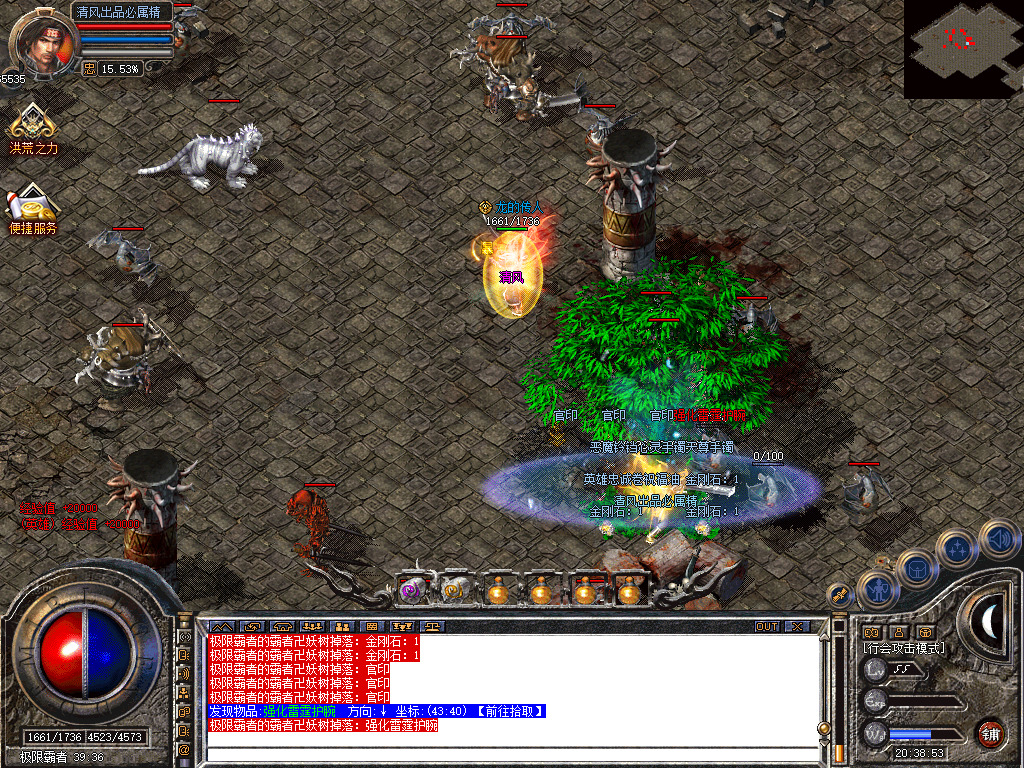Open the character equipment round button
The height and width of the screenshot is (768, 1024).
coord(877,590)
